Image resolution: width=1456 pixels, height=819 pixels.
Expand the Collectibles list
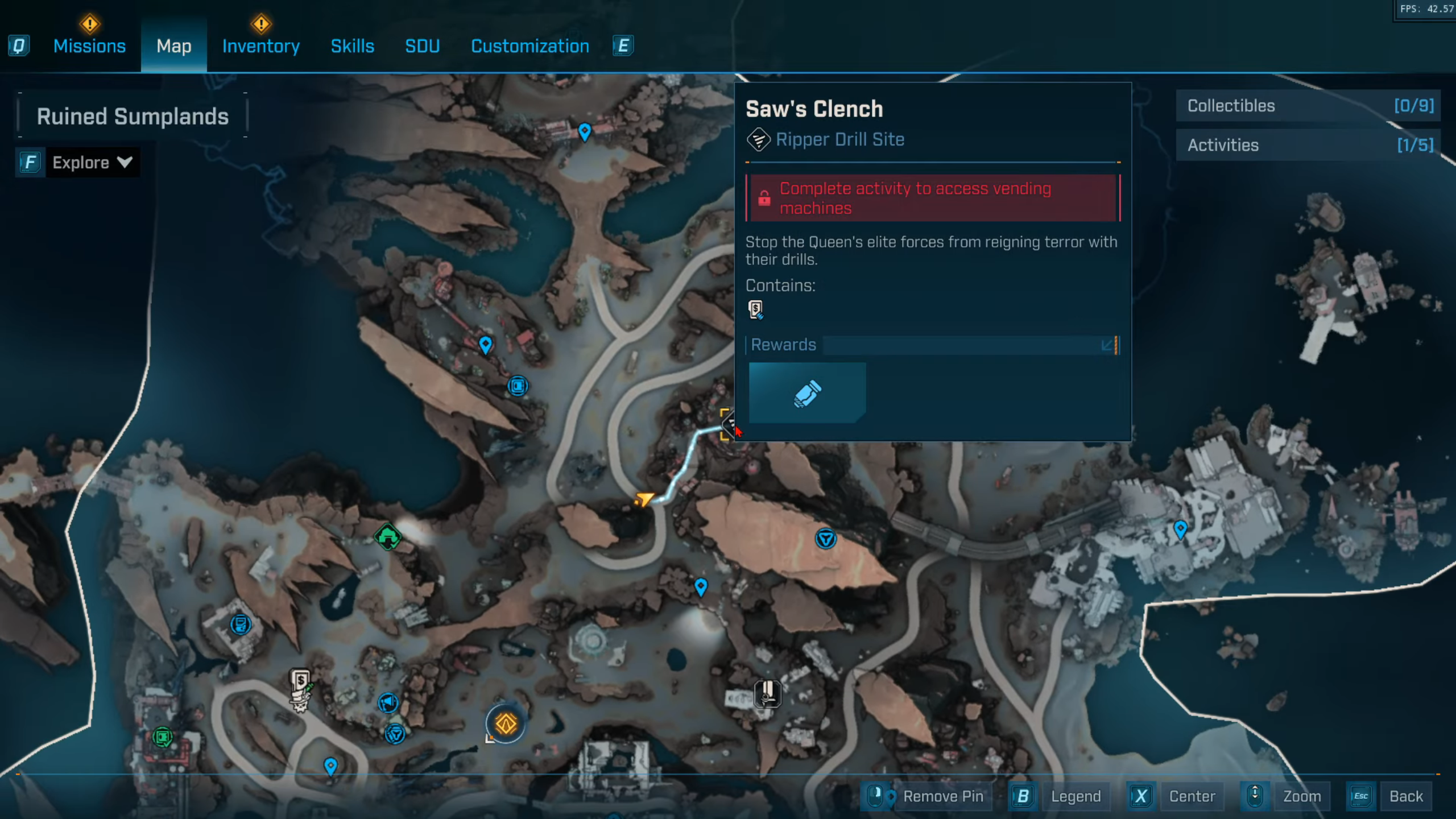click(x=1308, y=106)
